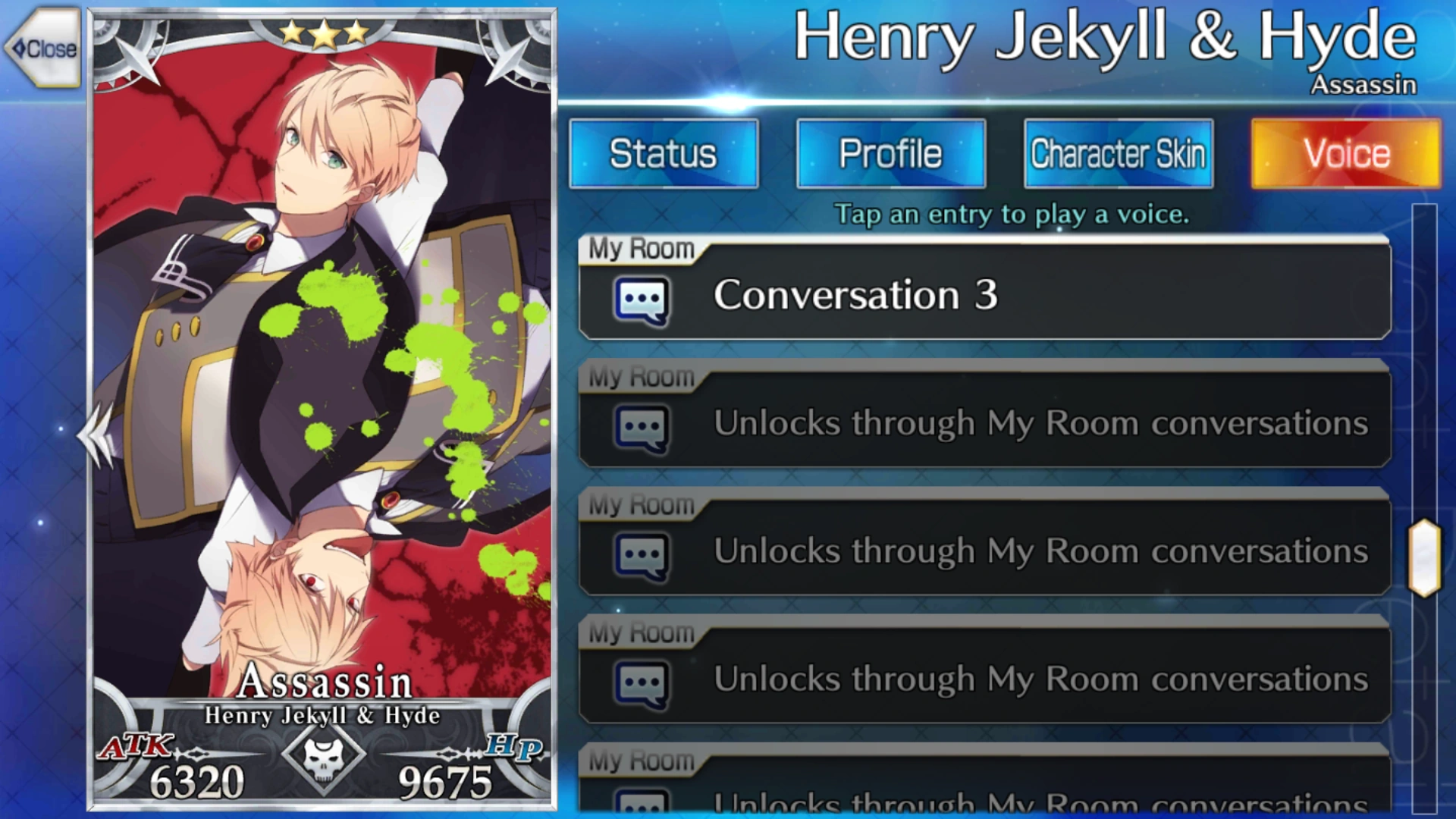Open the Profile tab
The width and height of the screenshot is (1456, 819).
(x=890, y=152)
